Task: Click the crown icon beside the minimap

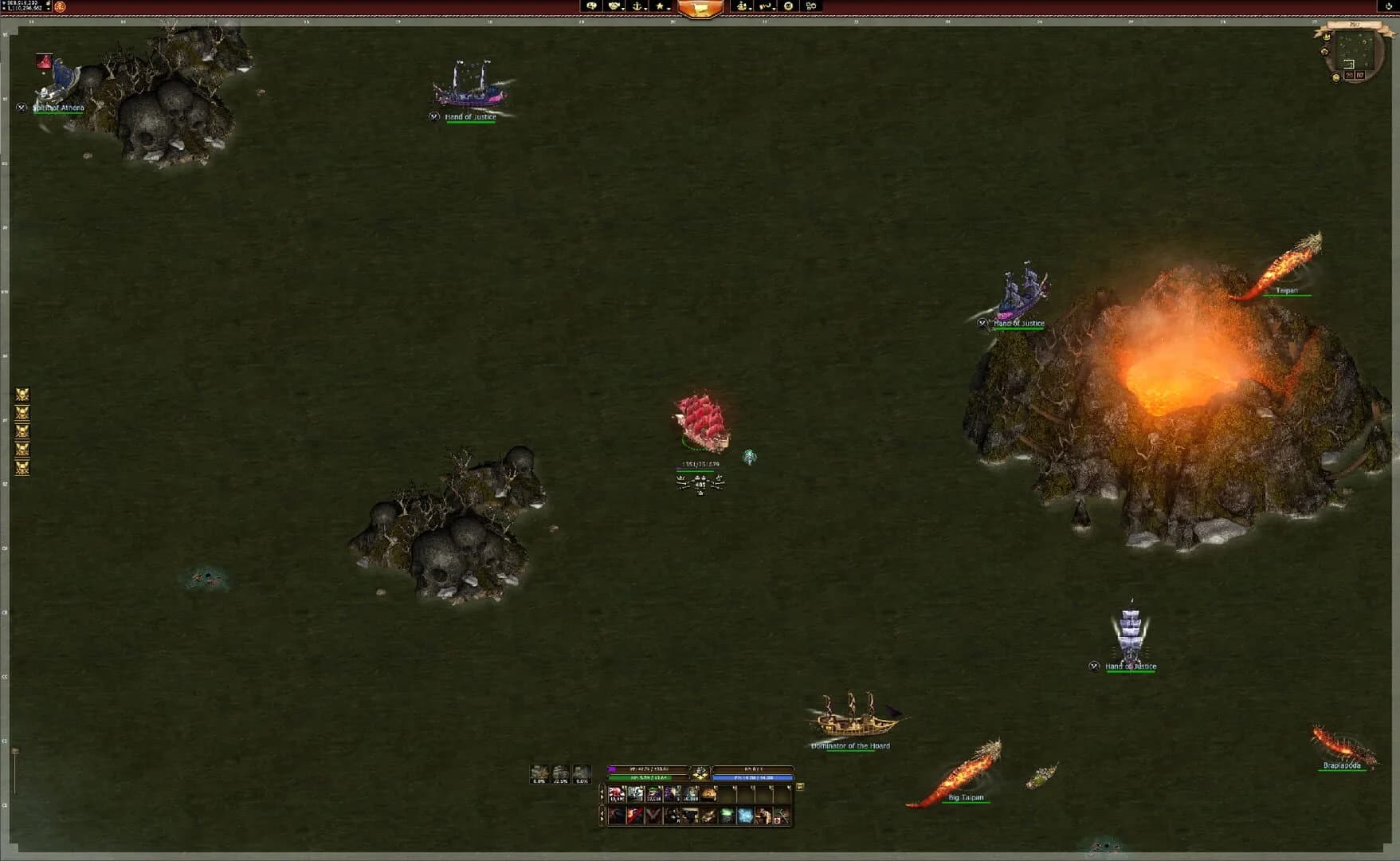Action: coord(1327,37)
